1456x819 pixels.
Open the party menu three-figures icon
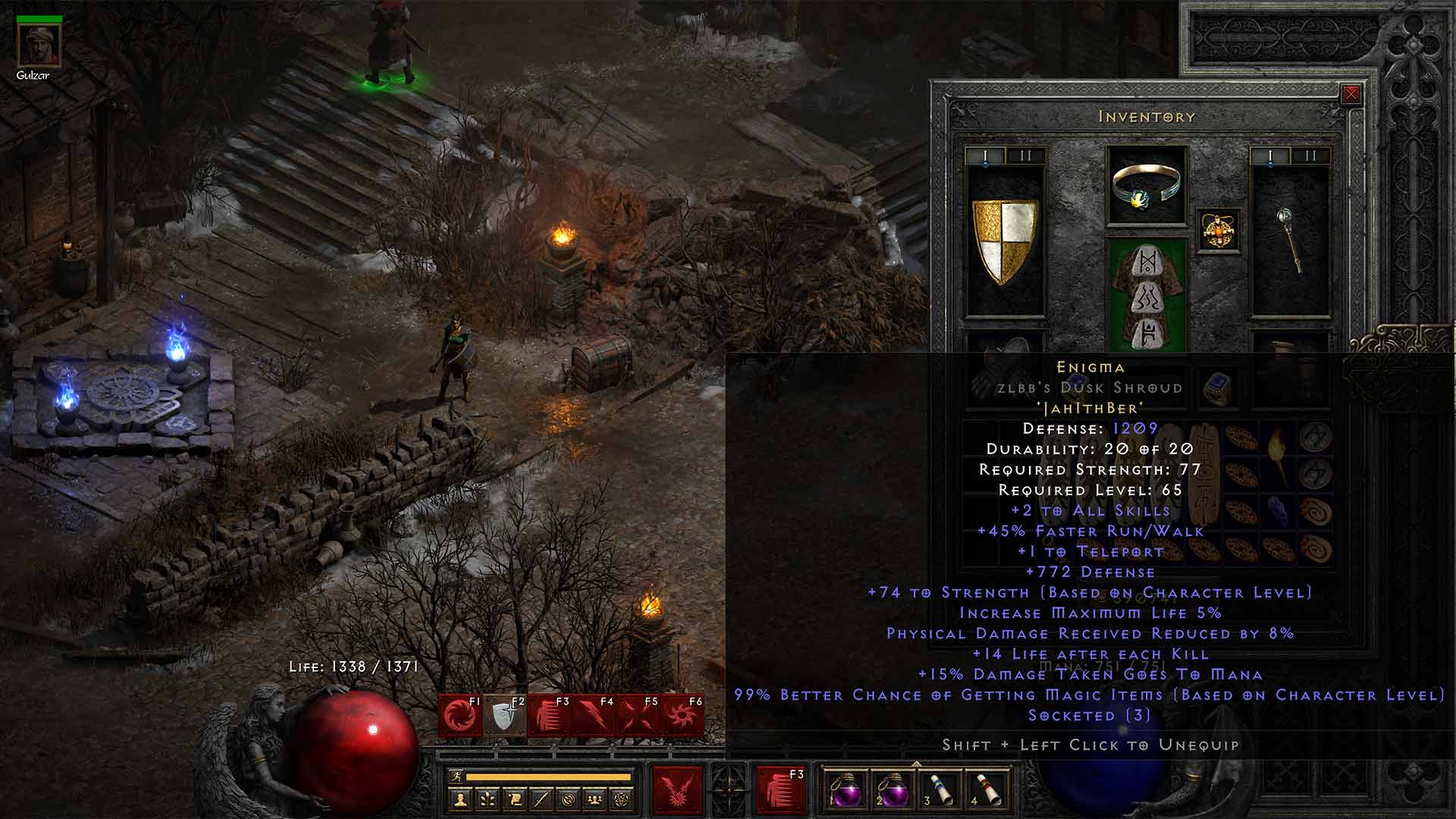click(595, 799)
